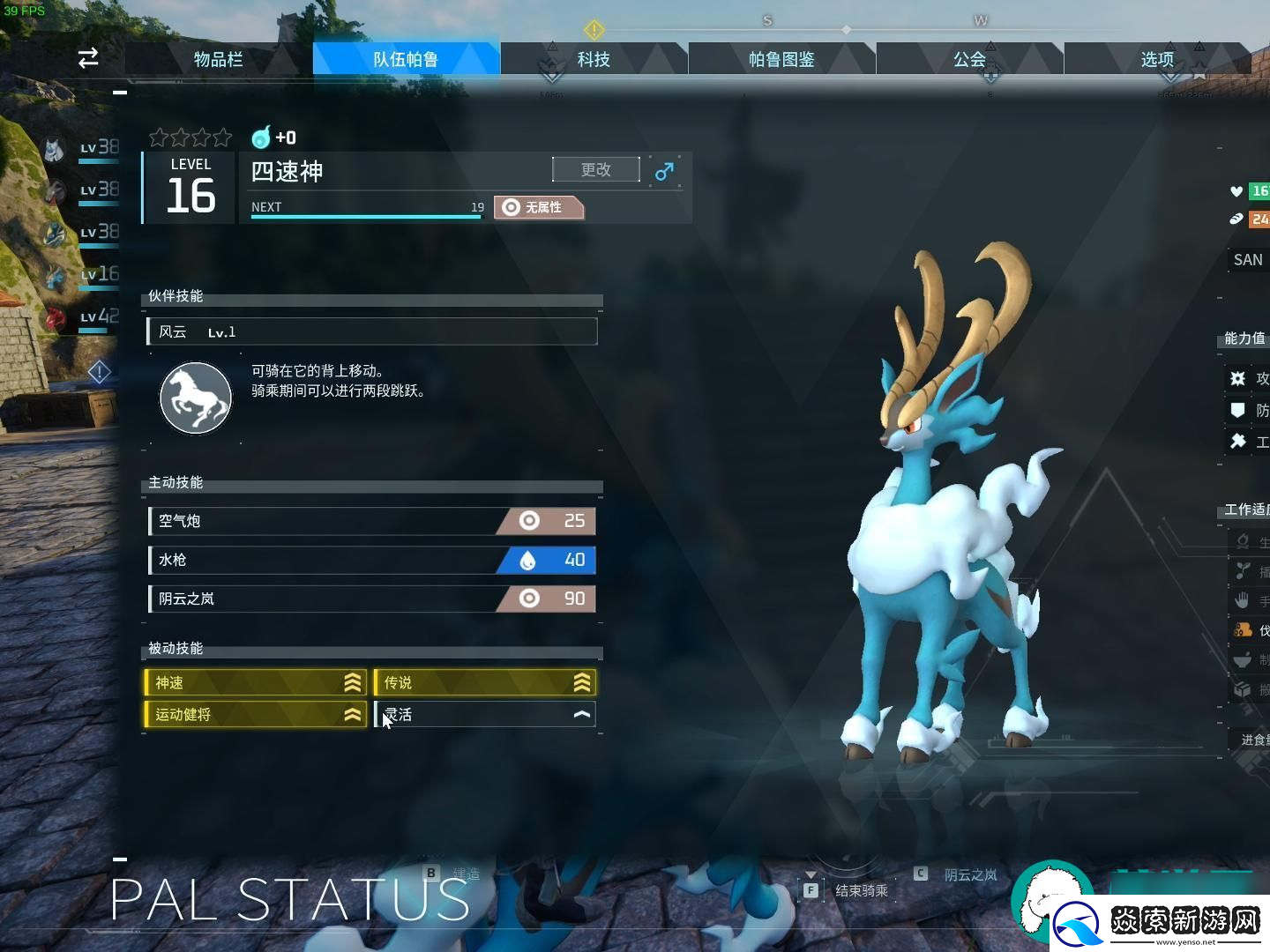Viewport: 1270px width, 952px height.
Task: Show the 帕鲁图鉴 Paldeck tab
Action: 781,59
